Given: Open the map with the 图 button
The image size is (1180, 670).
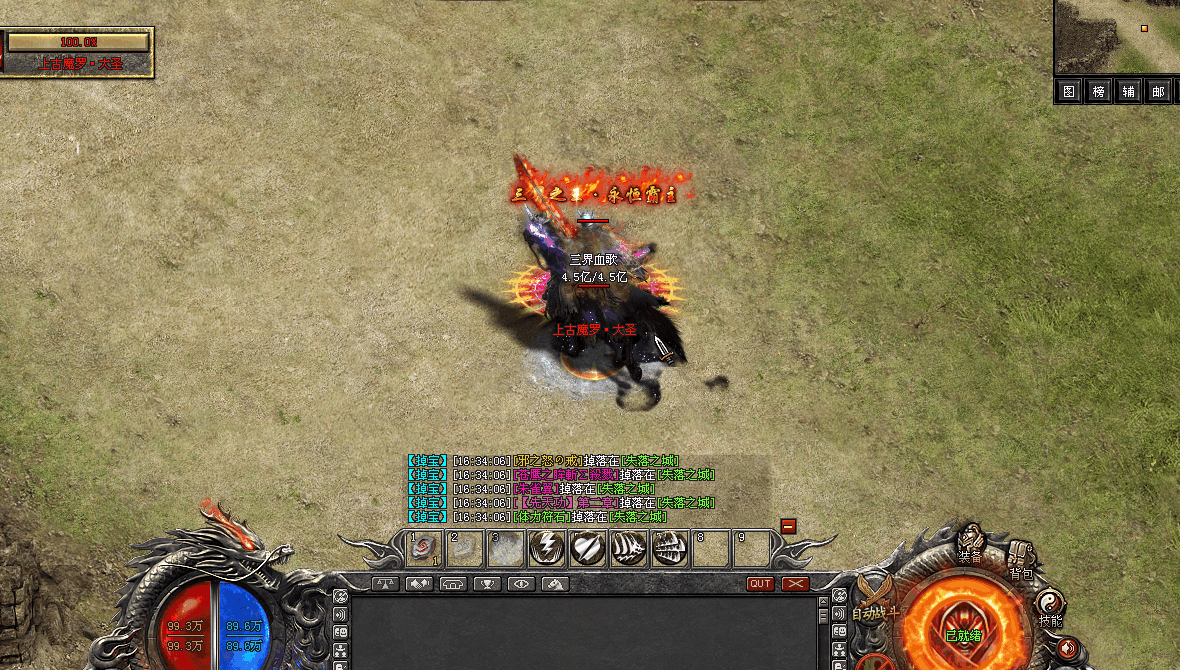Looking at the screenshot, I should [x=1069, y=92].
